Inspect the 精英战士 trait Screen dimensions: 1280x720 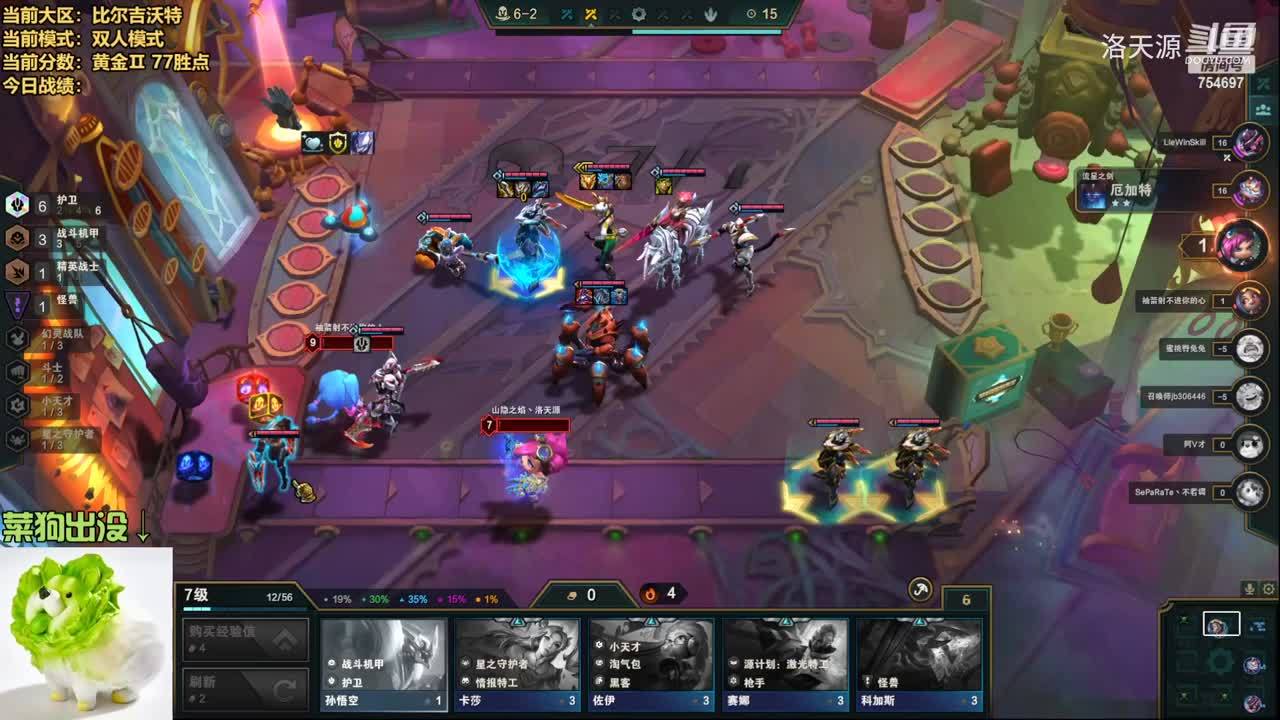(x=17, y=271)
